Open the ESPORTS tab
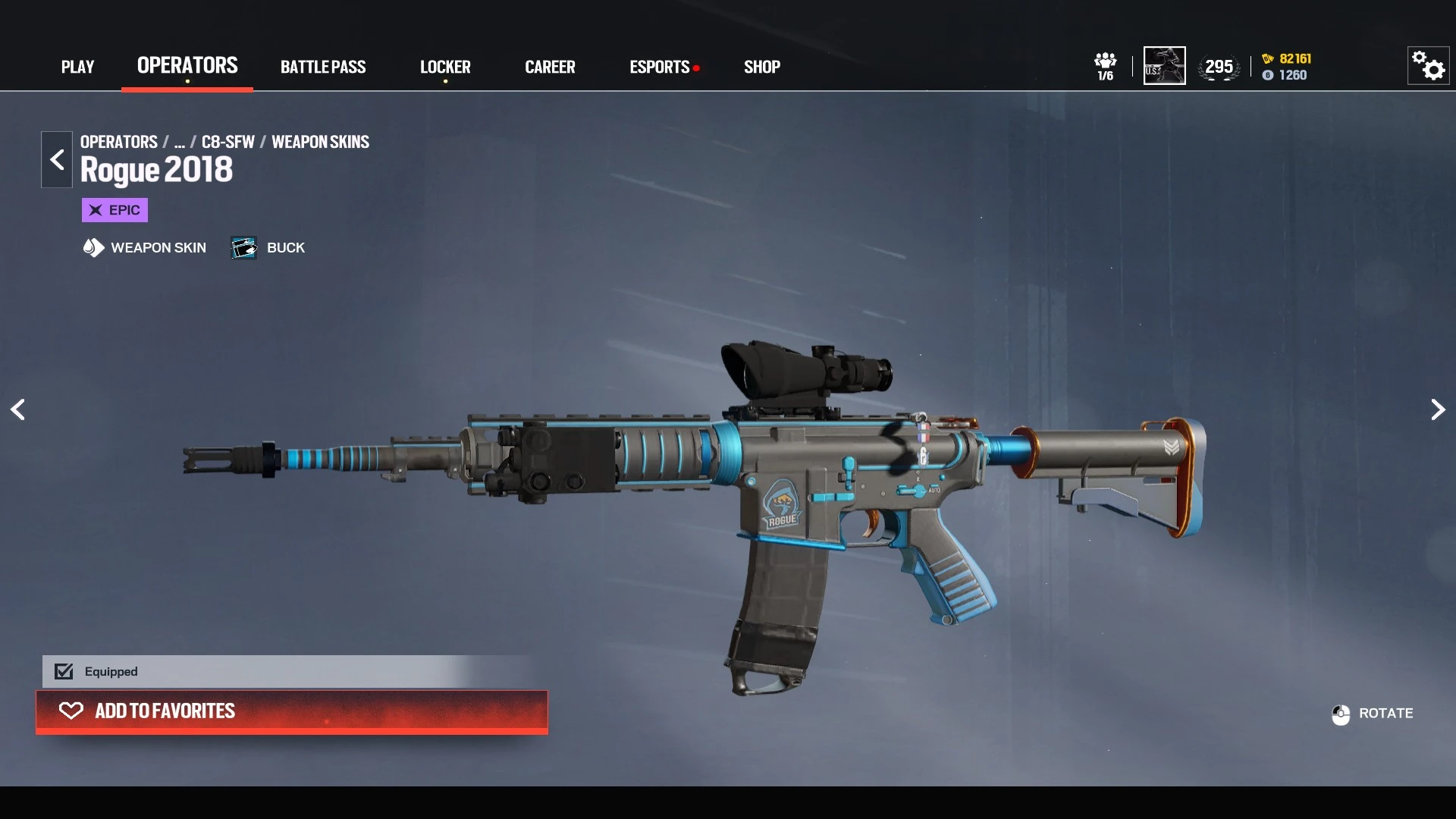The width and height of the screenshot is (1456, 819). coord(660,67)
